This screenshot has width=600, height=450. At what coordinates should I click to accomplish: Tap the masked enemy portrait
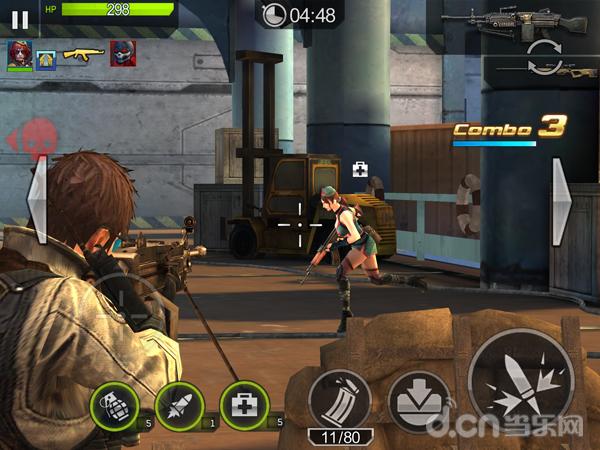[123, 53]
